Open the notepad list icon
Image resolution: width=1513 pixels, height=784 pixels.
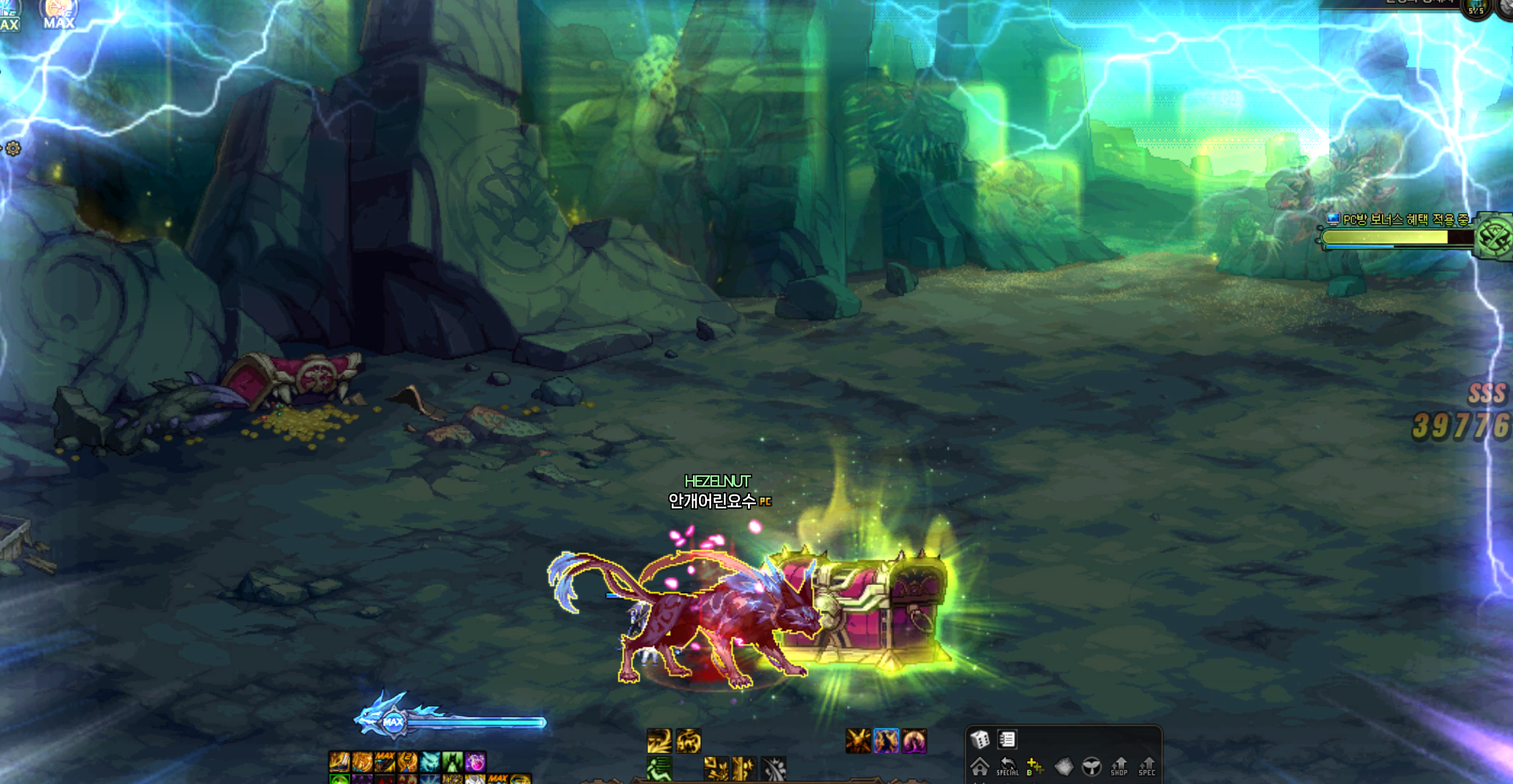1007,739
